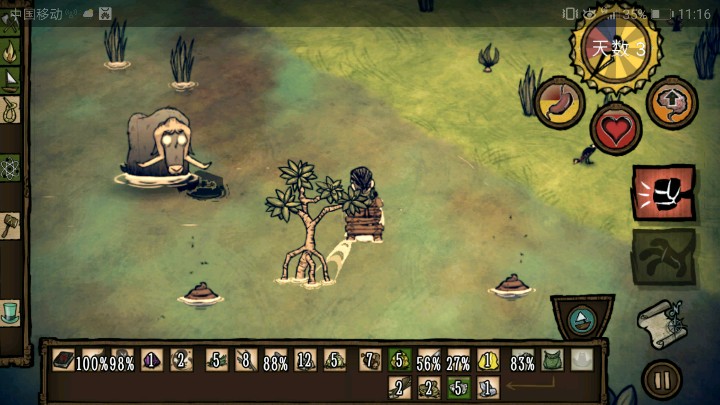Tap the dimmed pickup action button

point(662,255)
